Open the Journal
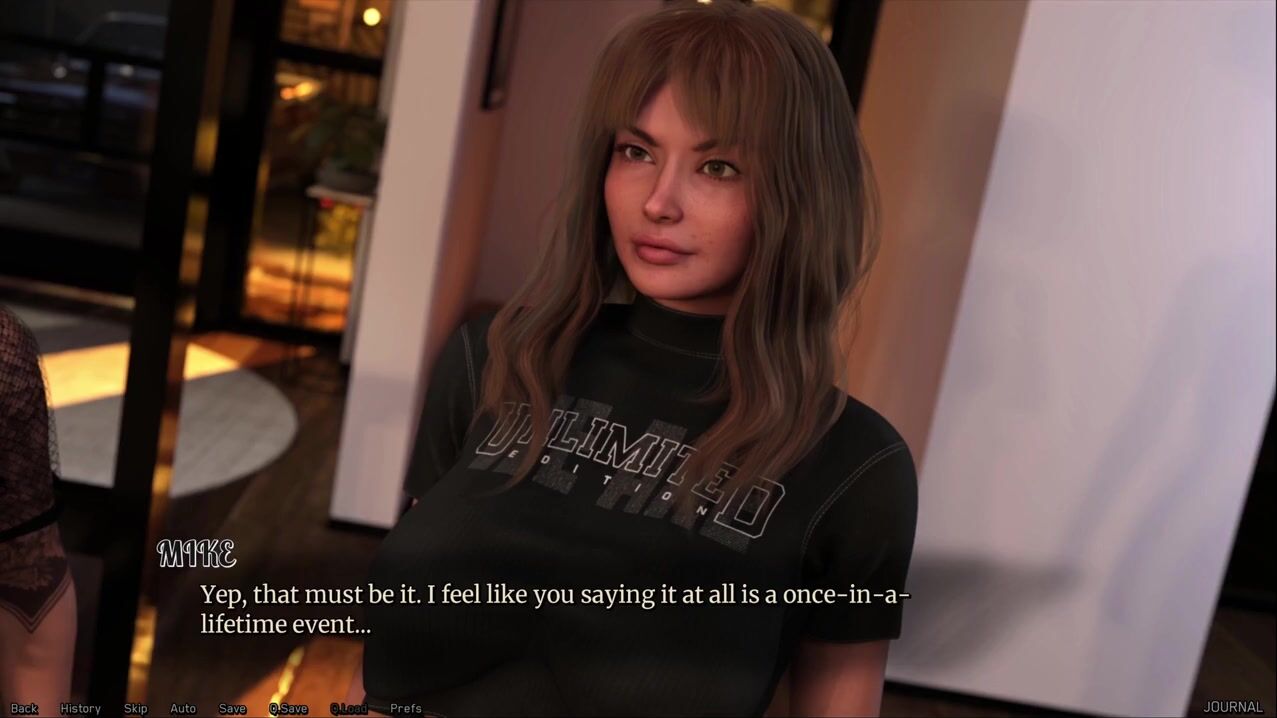Viewport: 1277px width, 718px height. [1232, 707]
